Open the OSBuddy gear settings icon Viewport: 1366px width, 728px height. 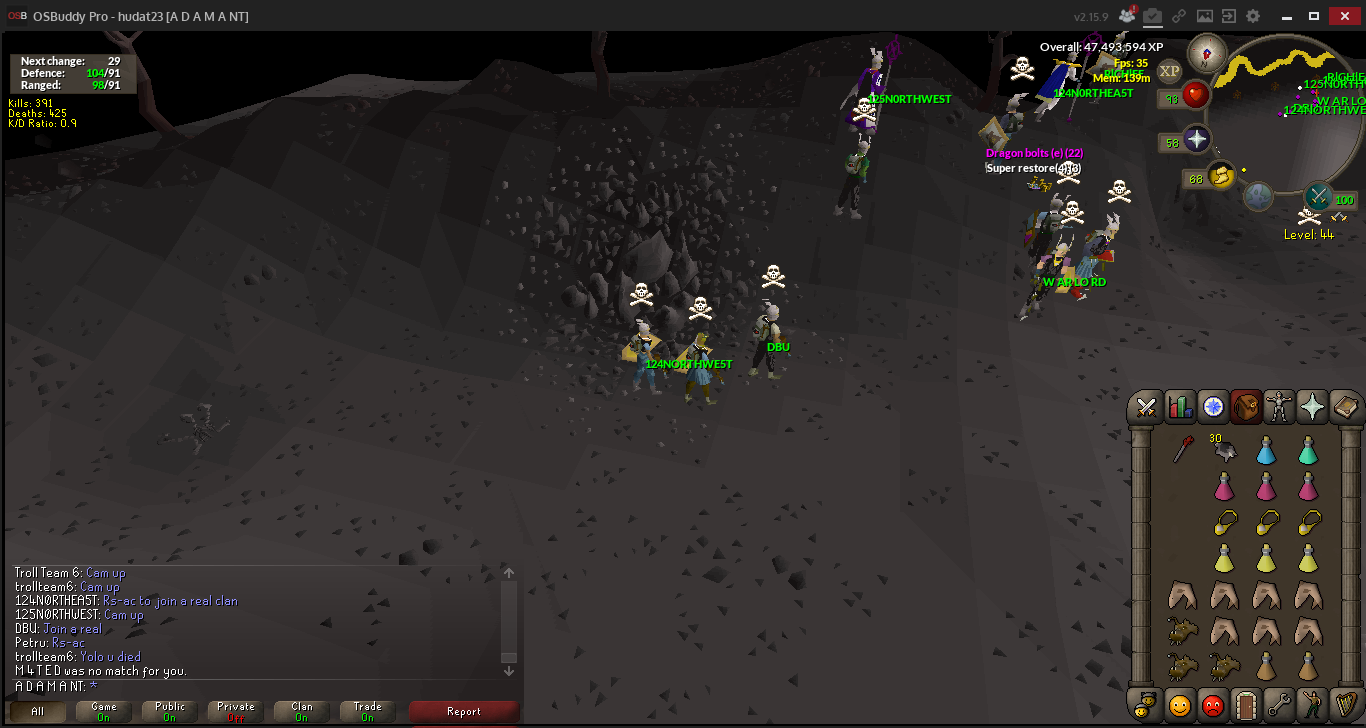point(1253,16)
